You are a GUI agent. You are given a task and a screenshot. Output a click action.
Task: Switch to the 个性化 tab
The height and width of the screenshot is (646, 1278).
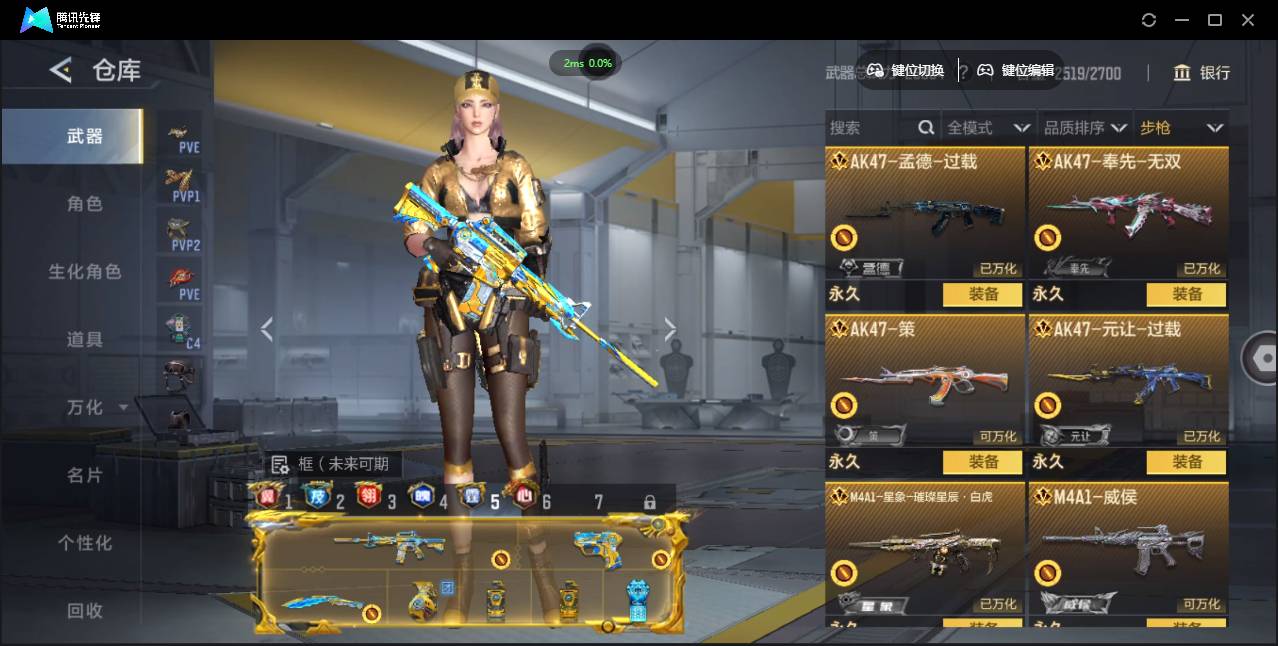point(85,543)
